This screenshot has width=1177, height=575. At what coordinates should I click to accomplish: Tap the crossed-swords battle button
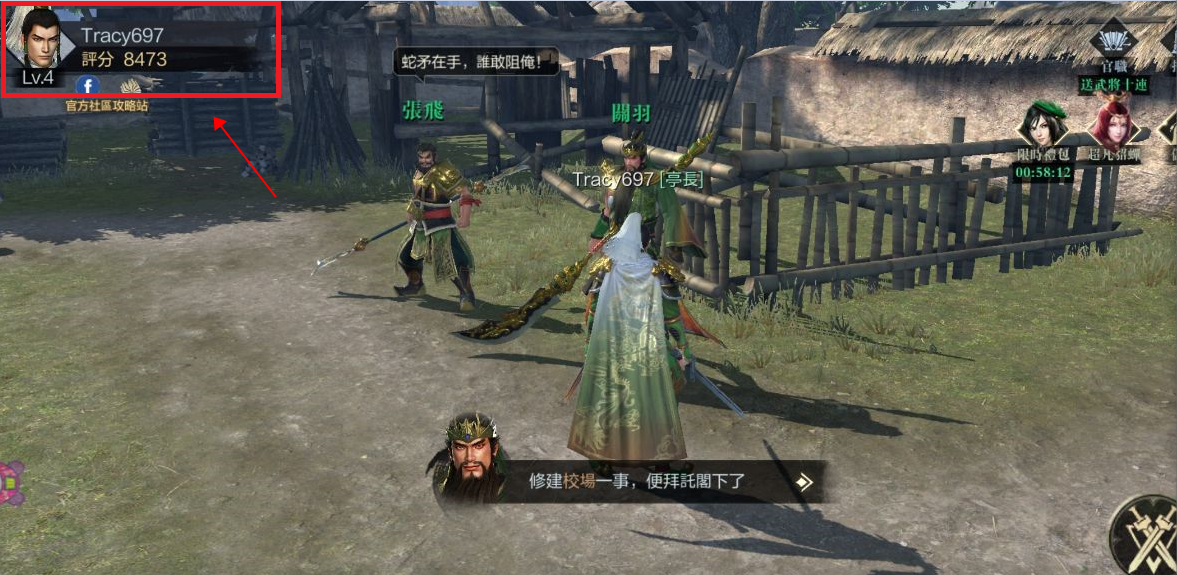(1147, 535)
